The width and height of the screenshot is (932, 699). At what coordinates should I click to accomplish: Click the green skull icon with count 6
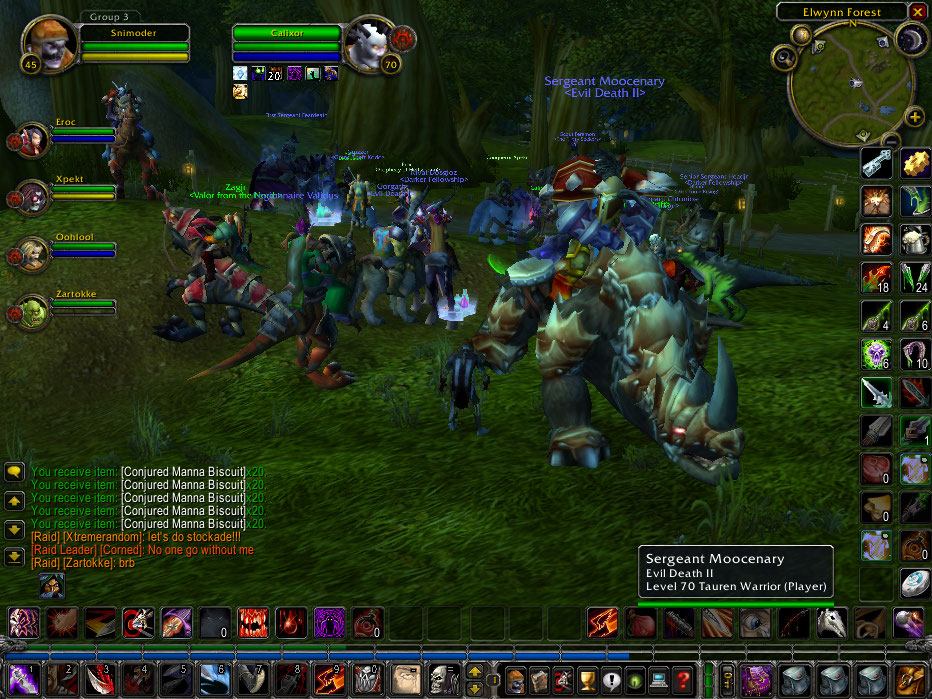(x=876, y=353)
